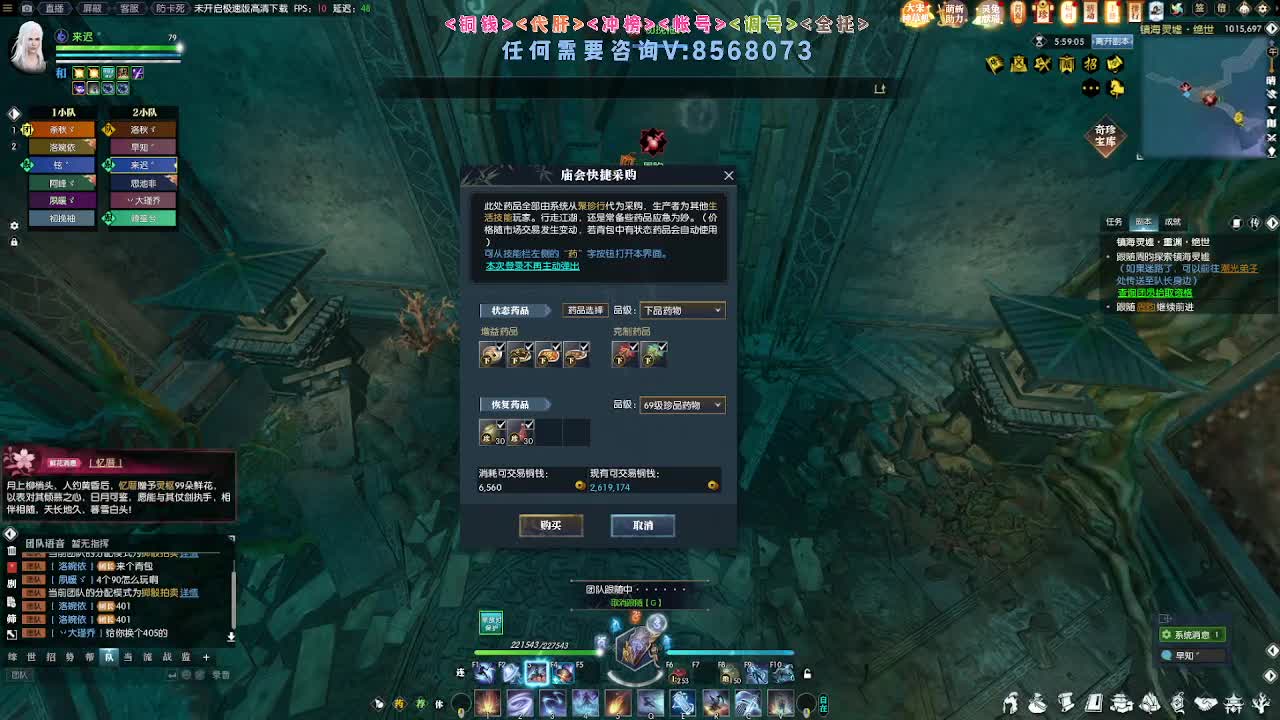Open the sign-in (签) icon near the minimap
This screenshot has height=720, width=1280.
[1200, 8]
